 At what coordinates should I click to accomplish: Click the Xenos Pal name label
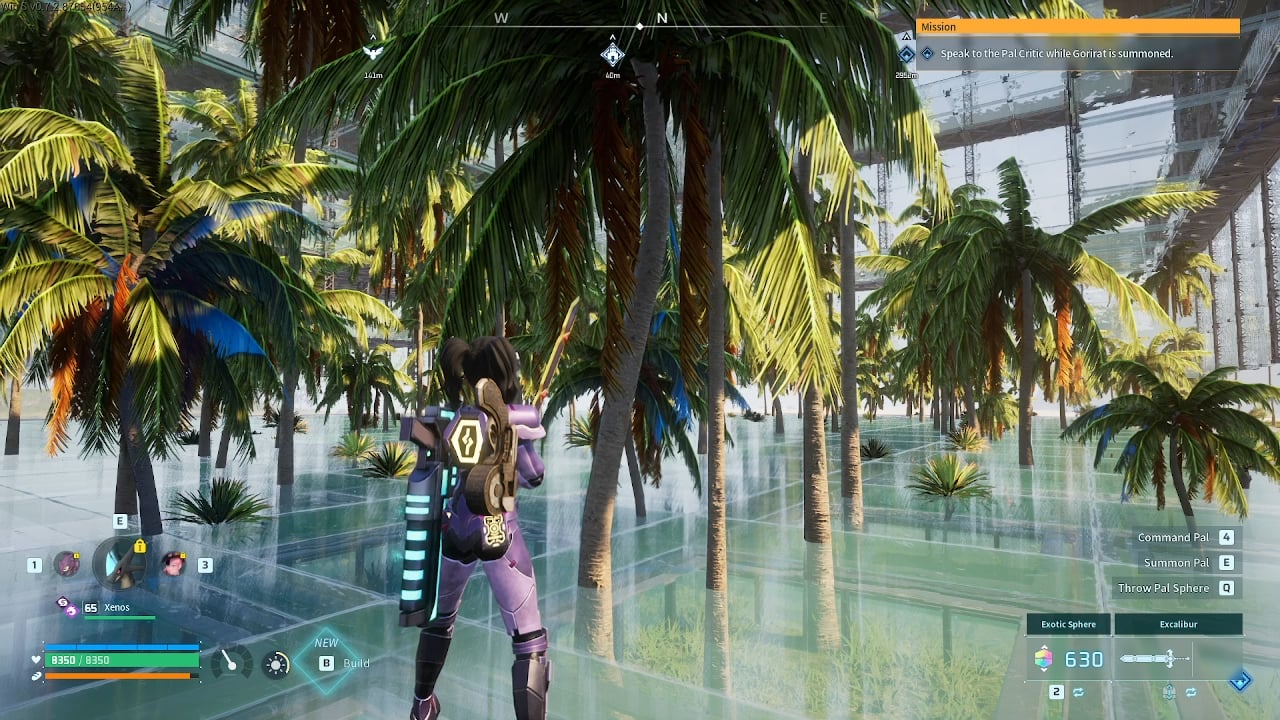point(117,607)
